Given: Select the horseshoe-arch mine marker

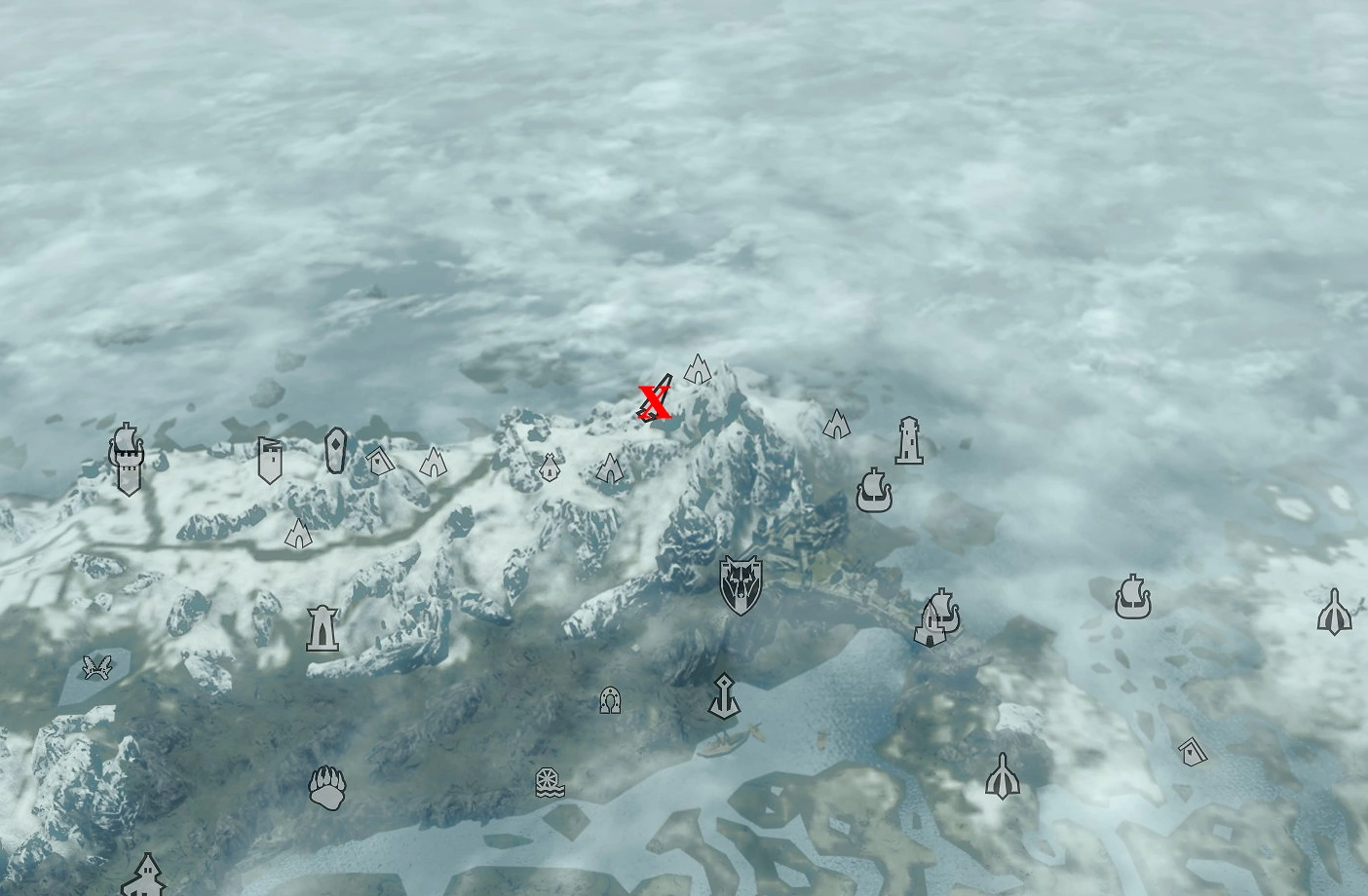Looking at the screenshot, I should pyautogui.click(x=609, y=699).
